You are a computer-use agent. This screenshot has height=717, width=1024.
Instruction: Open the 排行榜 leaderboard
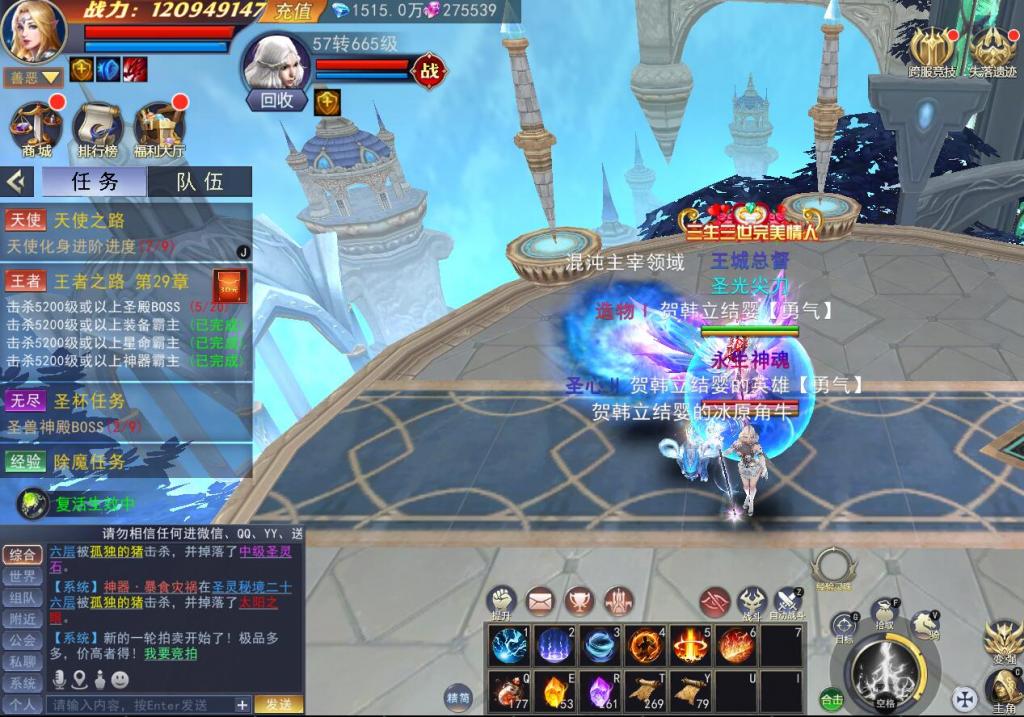pyautogui.click(x=97, y=128)
